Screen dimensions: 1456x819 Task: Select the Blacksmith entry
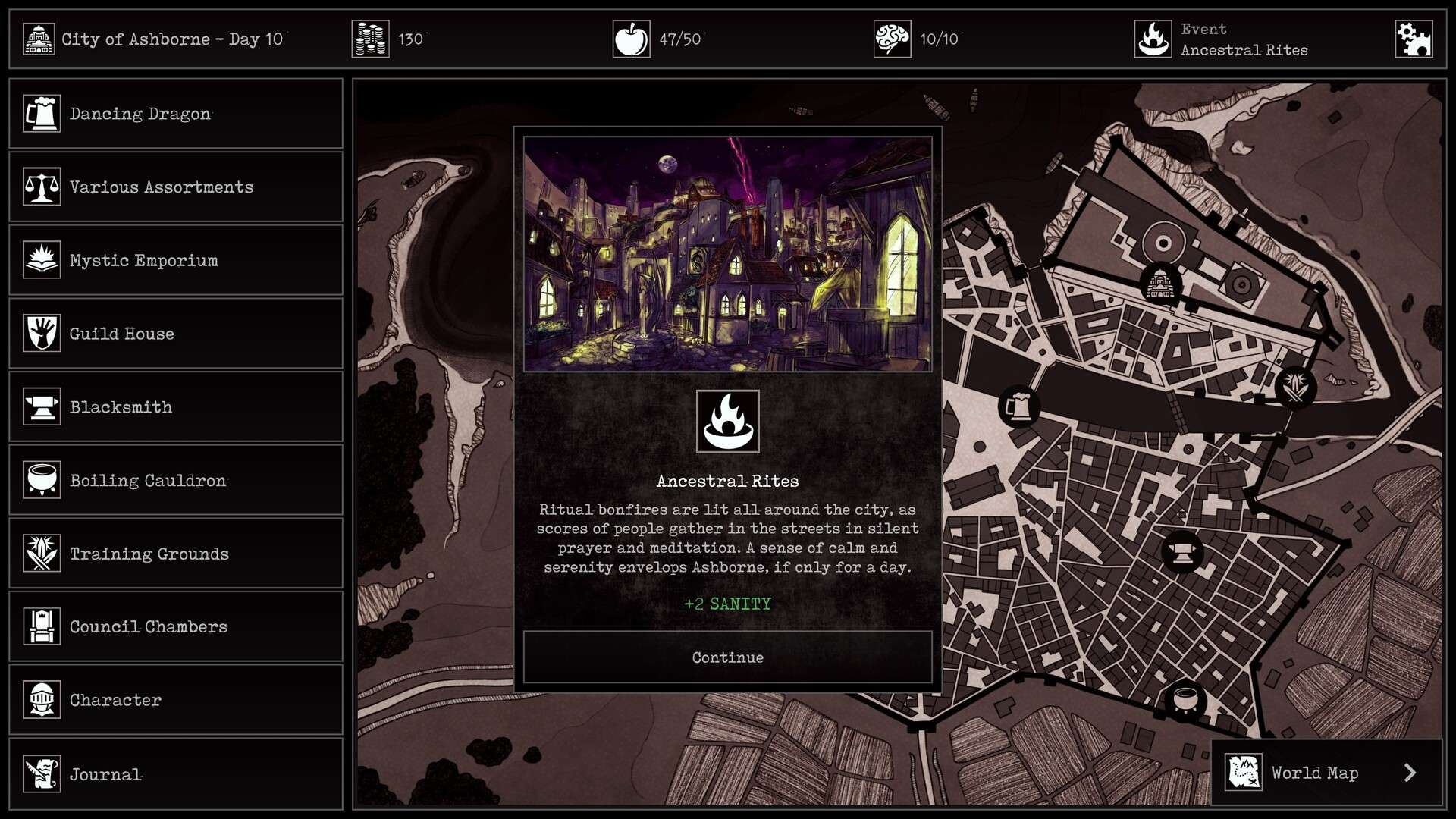click(176, 407)
